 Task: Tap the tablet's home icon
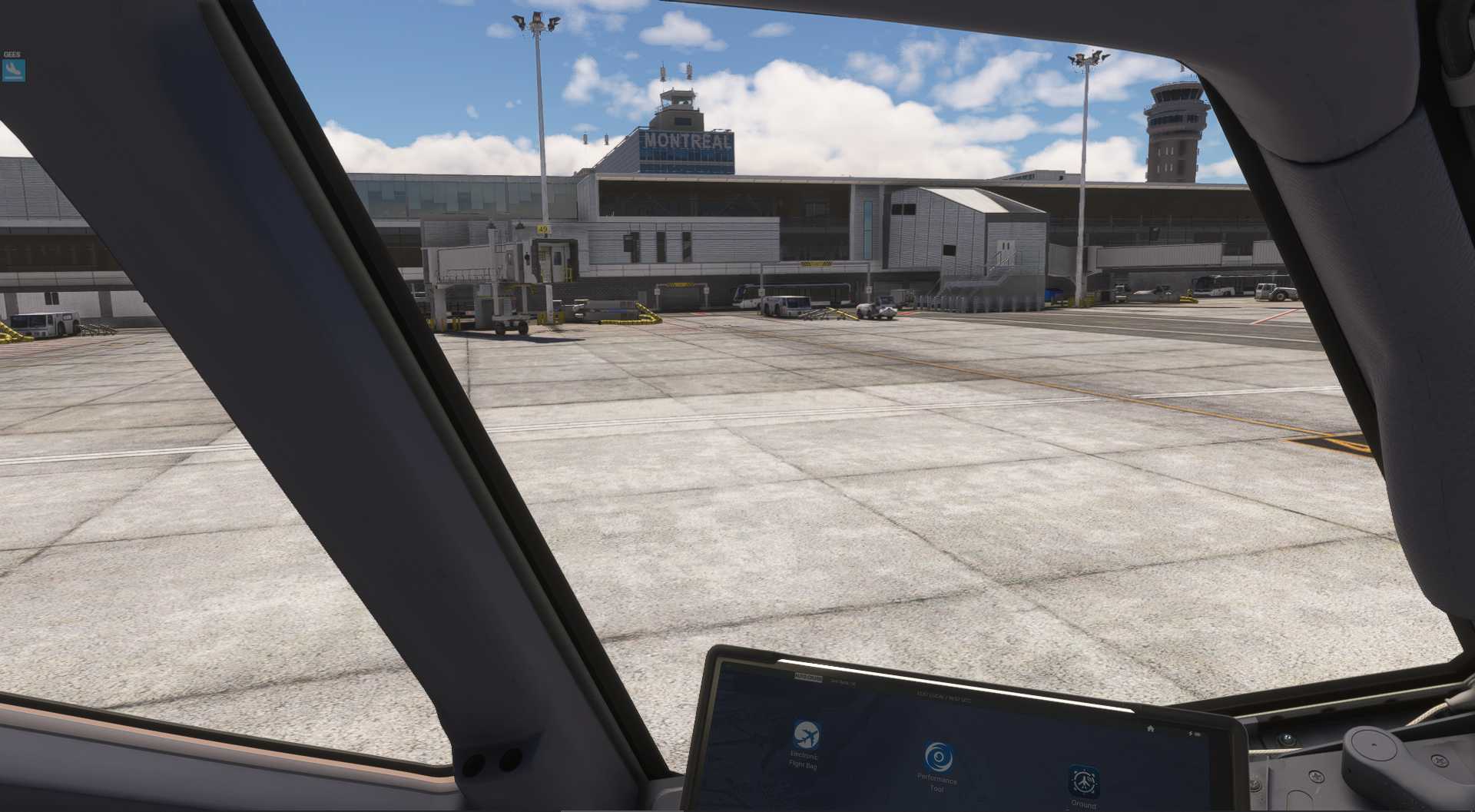(1150, 728)
